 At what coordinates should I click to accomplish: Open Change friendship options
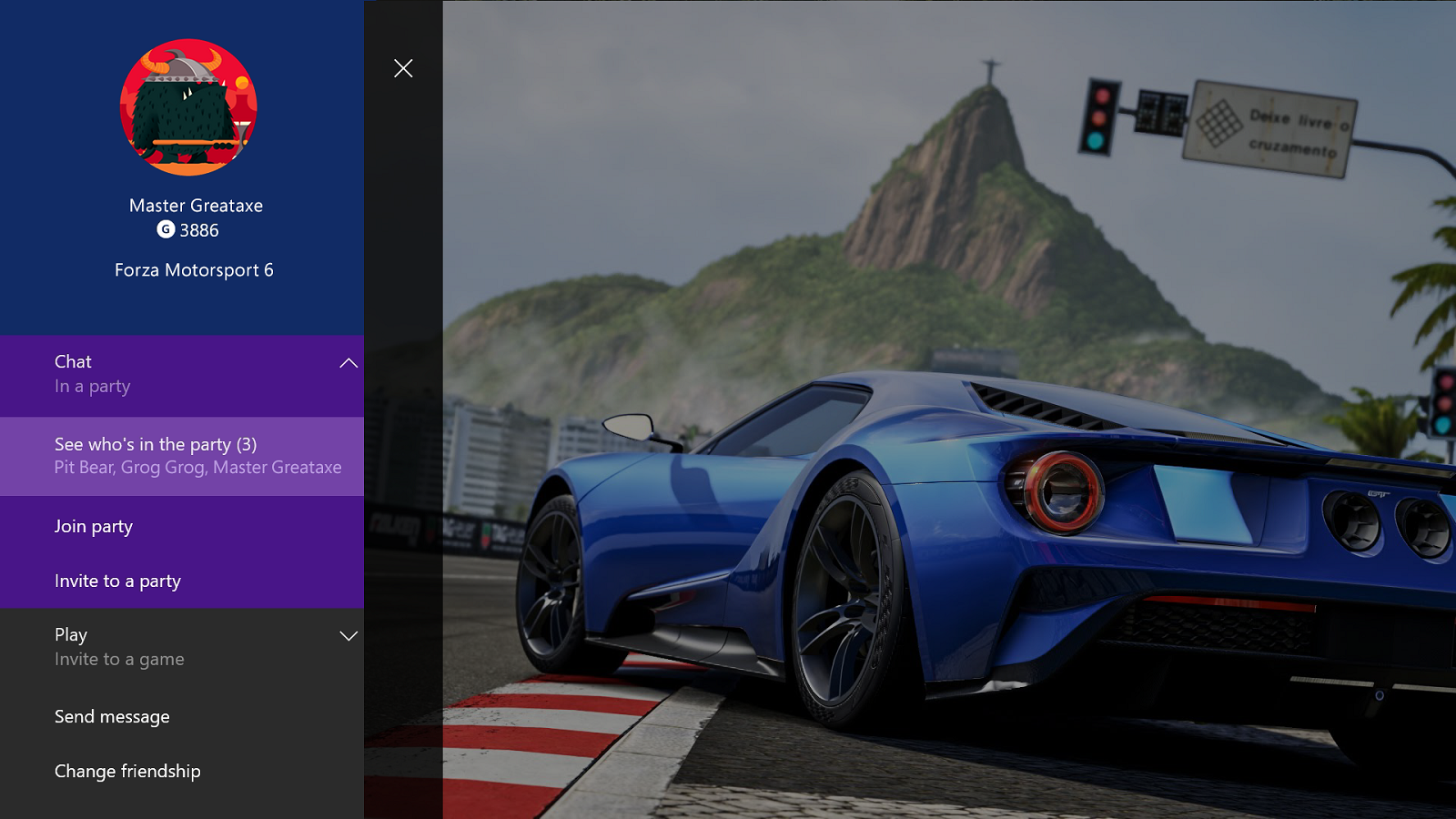(127, 771)
